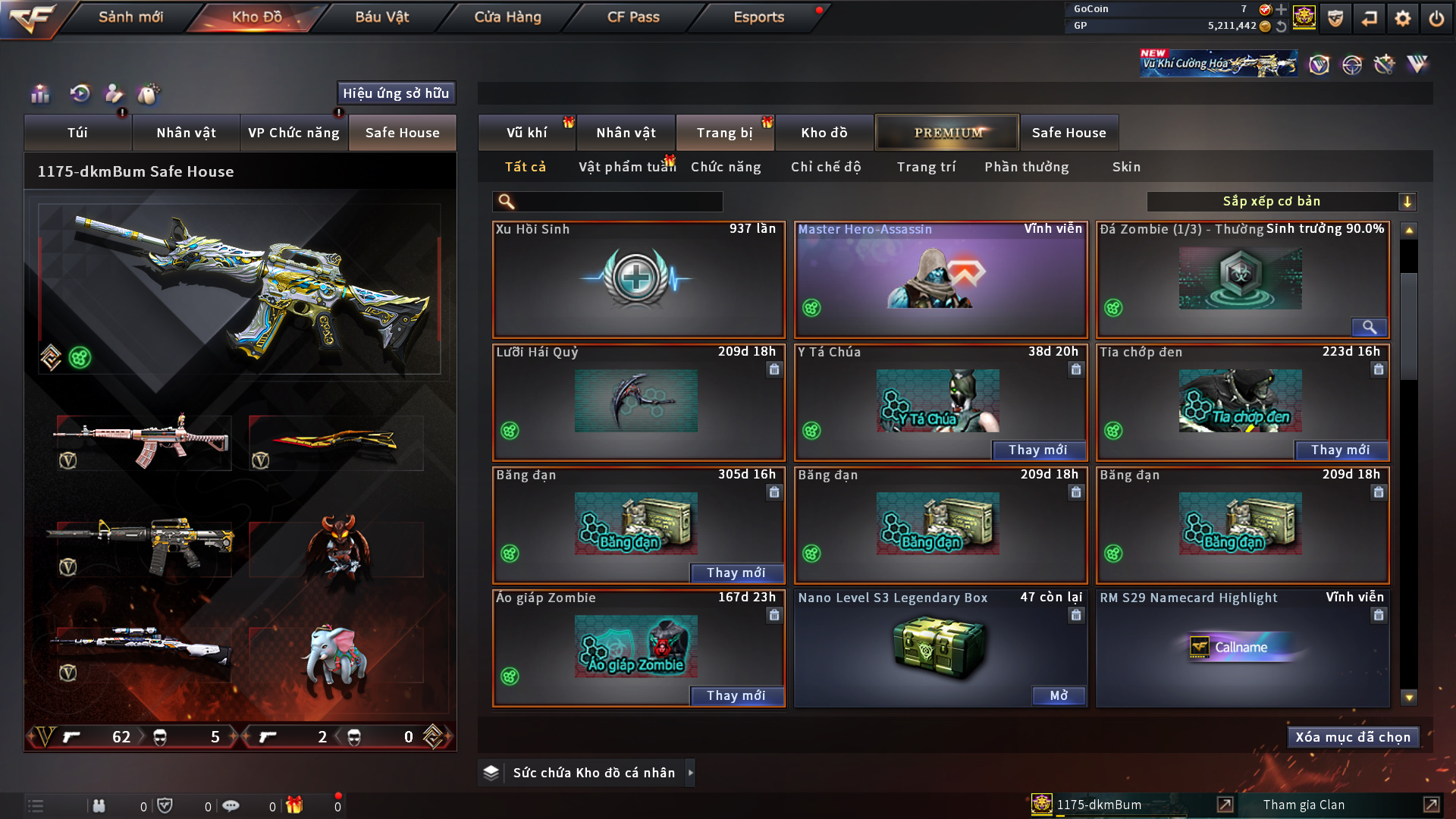The height and width of the screenshot is (819, 1456).
Task: Choose the Chức năng filter
Action: pyautogui.click(x=726, y=167)
